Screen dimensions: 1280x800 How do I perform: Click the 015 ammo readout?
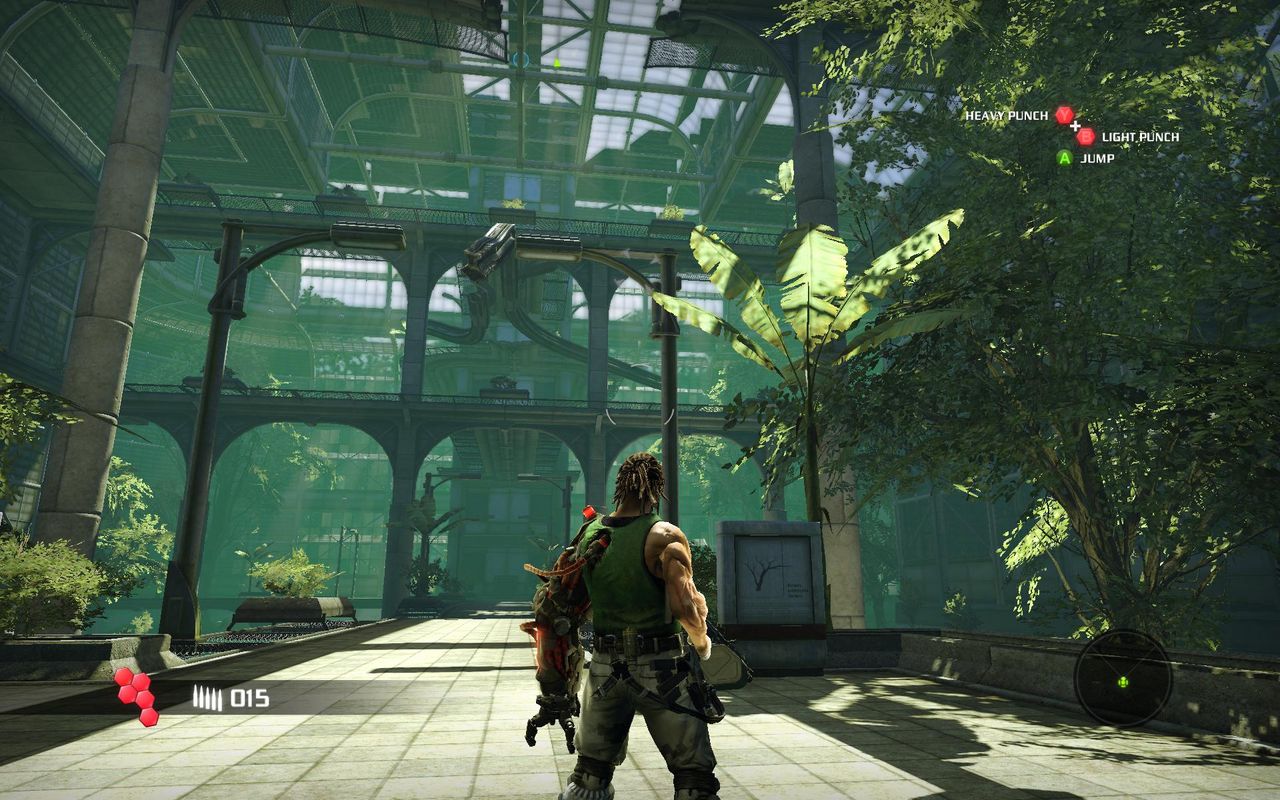[x=249, y=697]
